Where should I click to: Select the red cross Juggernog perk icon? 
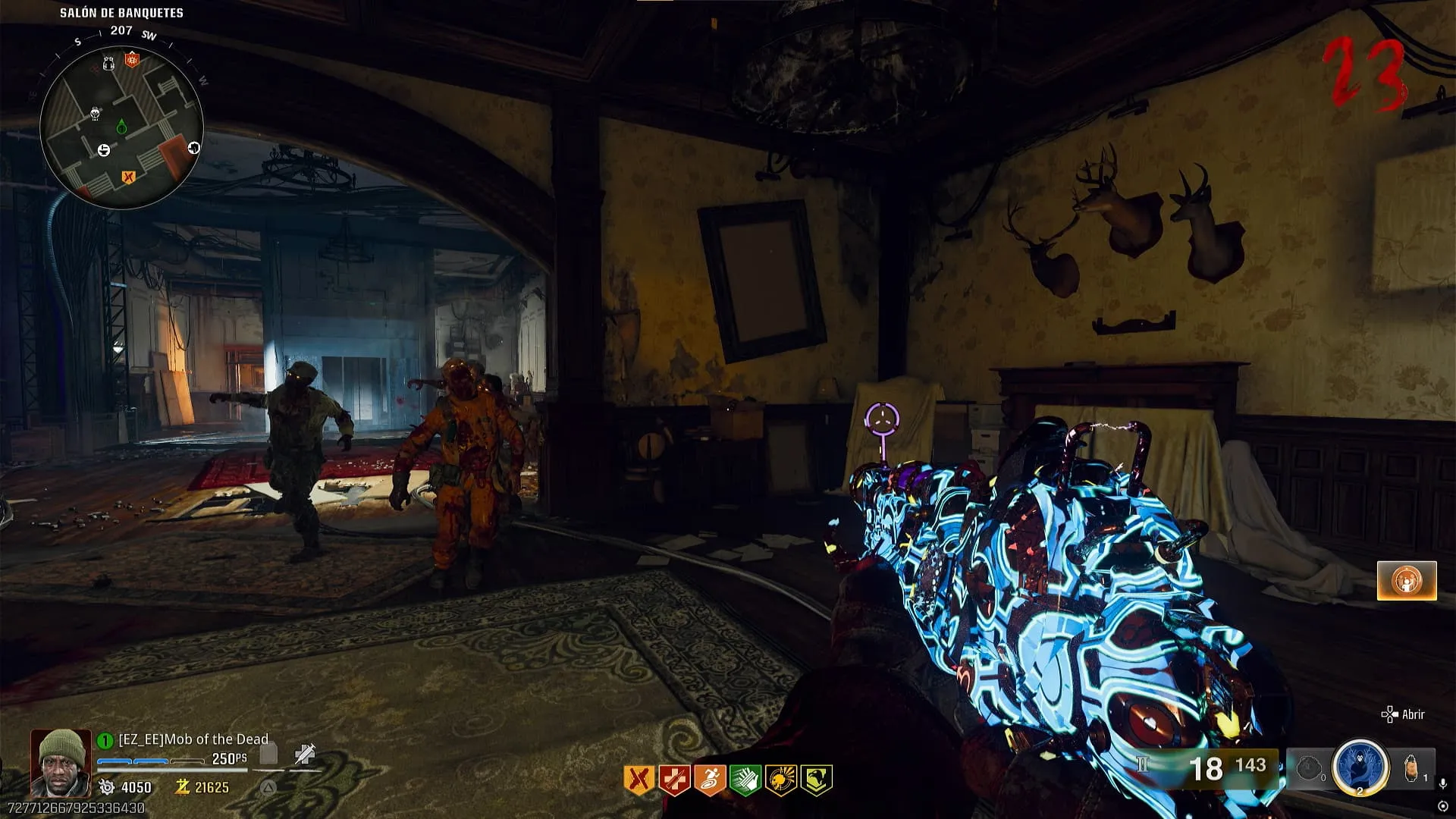point(673,780)
